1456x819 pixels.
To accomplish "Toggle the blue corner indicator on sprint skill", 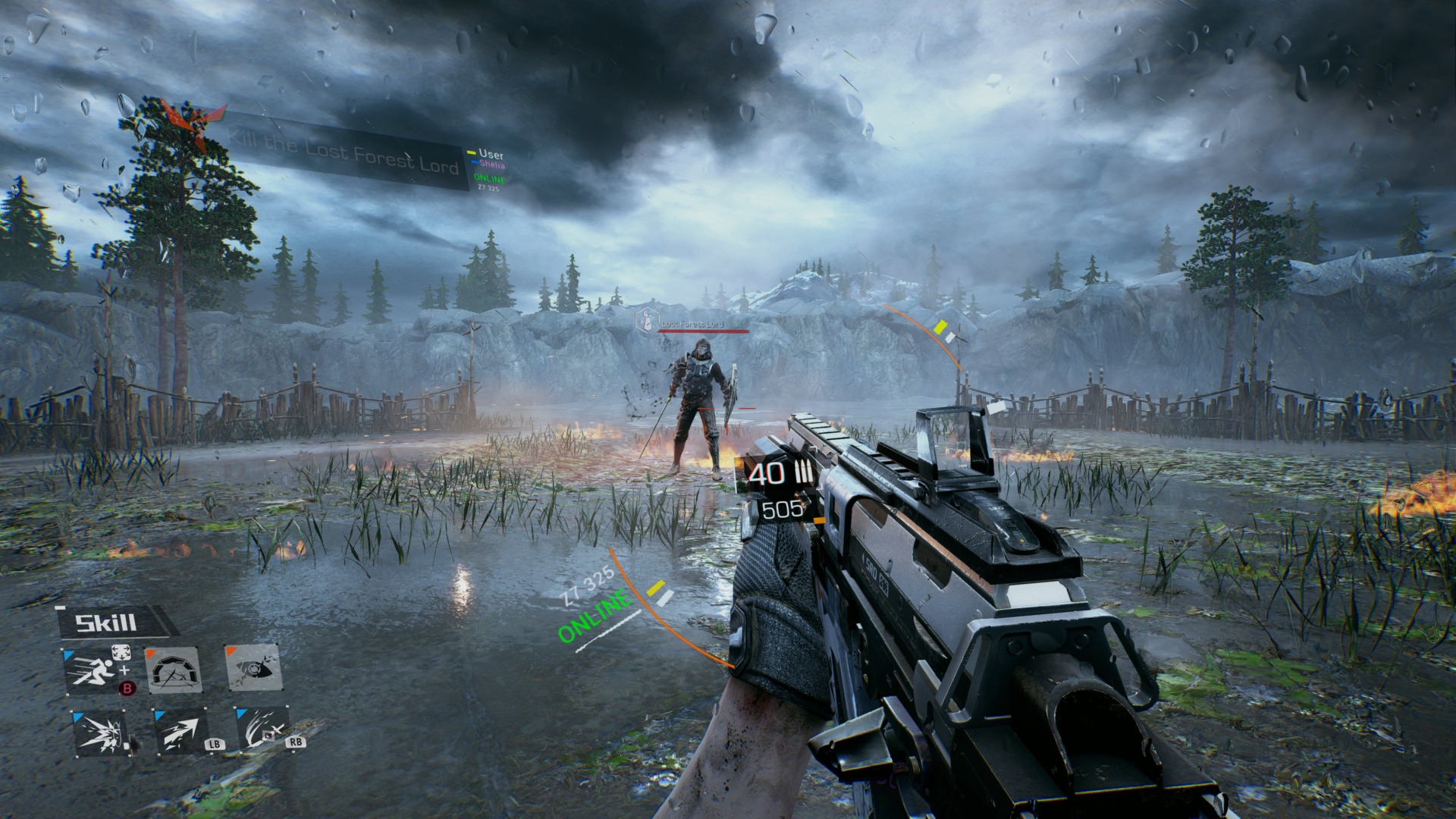I will tap(67, 654).
